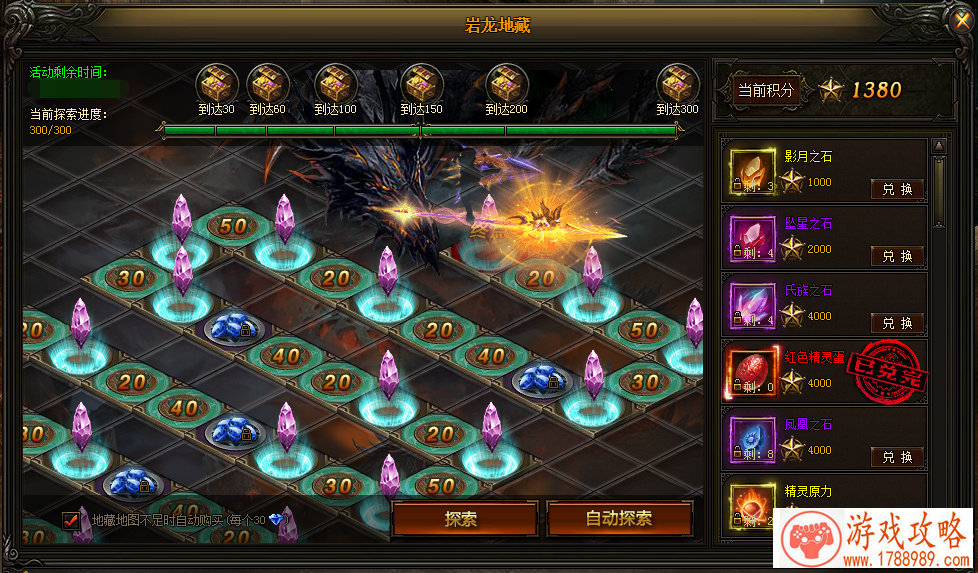Open the 到达150 reward chest
978x573 pixels.
pos(421,82)
